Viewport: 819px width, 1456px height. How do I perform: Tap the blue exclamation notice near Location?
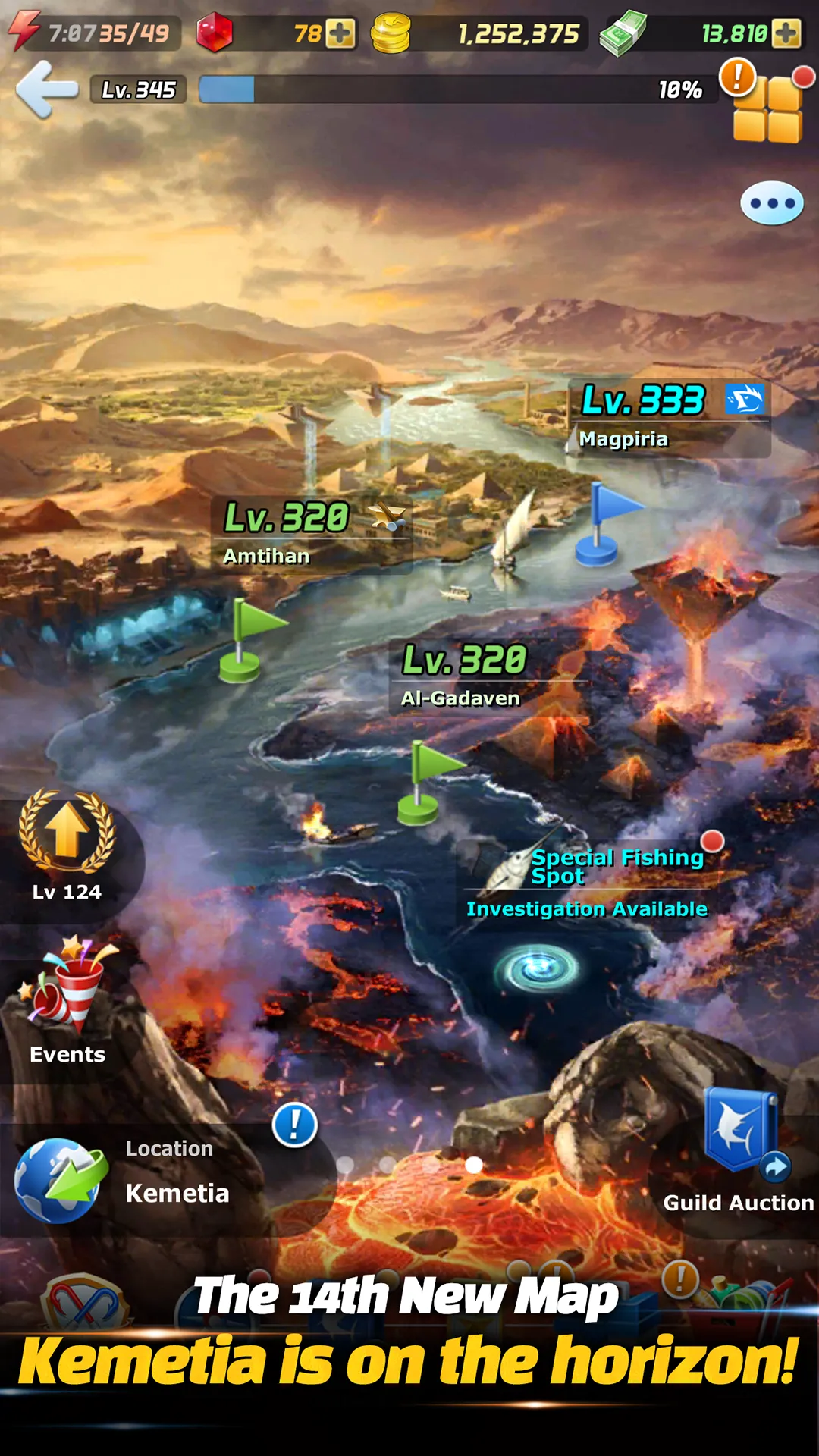[294, 1125]
